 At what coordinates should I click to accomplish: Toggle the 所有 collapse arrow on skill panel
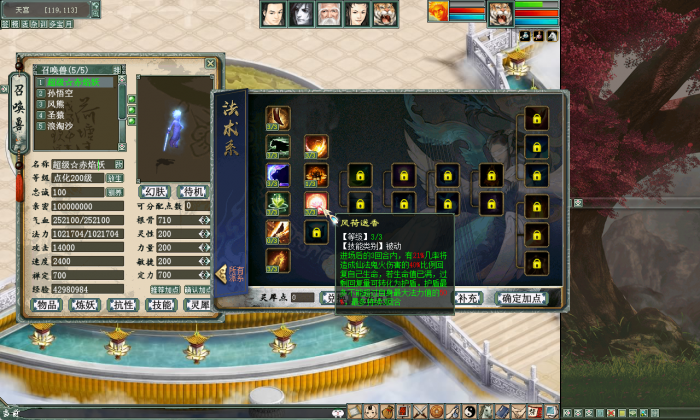point(224,274)
